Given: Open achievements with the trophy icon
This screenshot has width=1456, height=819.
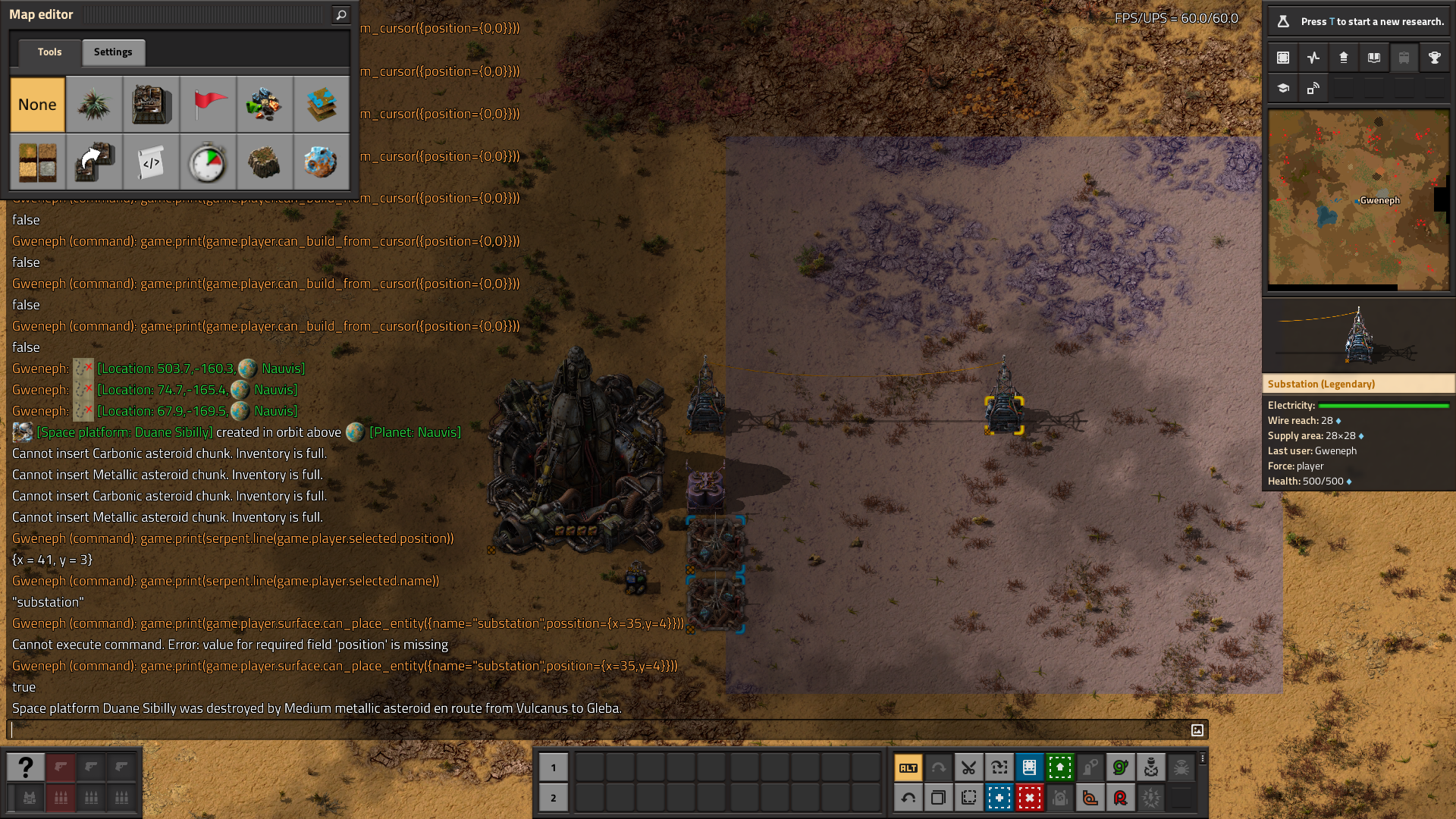Looking at the screenshot, I should 1434,58.
